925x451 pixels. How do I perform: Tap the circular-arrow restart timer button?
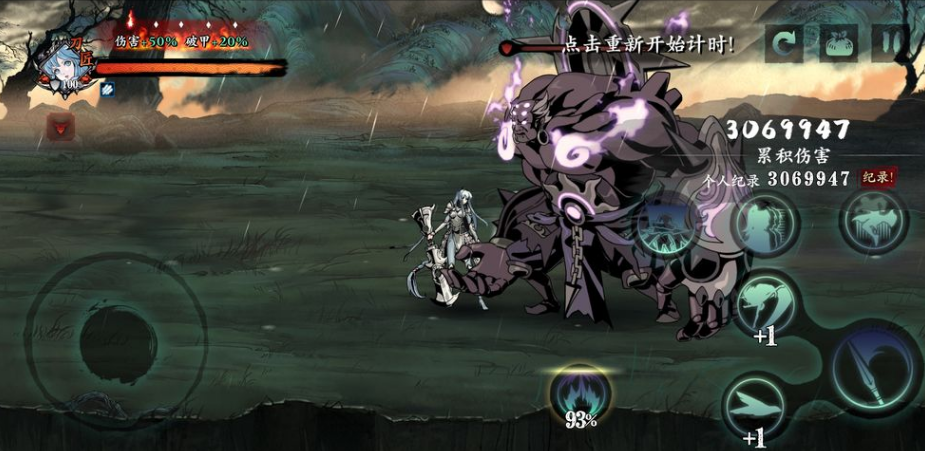point(783,44)
